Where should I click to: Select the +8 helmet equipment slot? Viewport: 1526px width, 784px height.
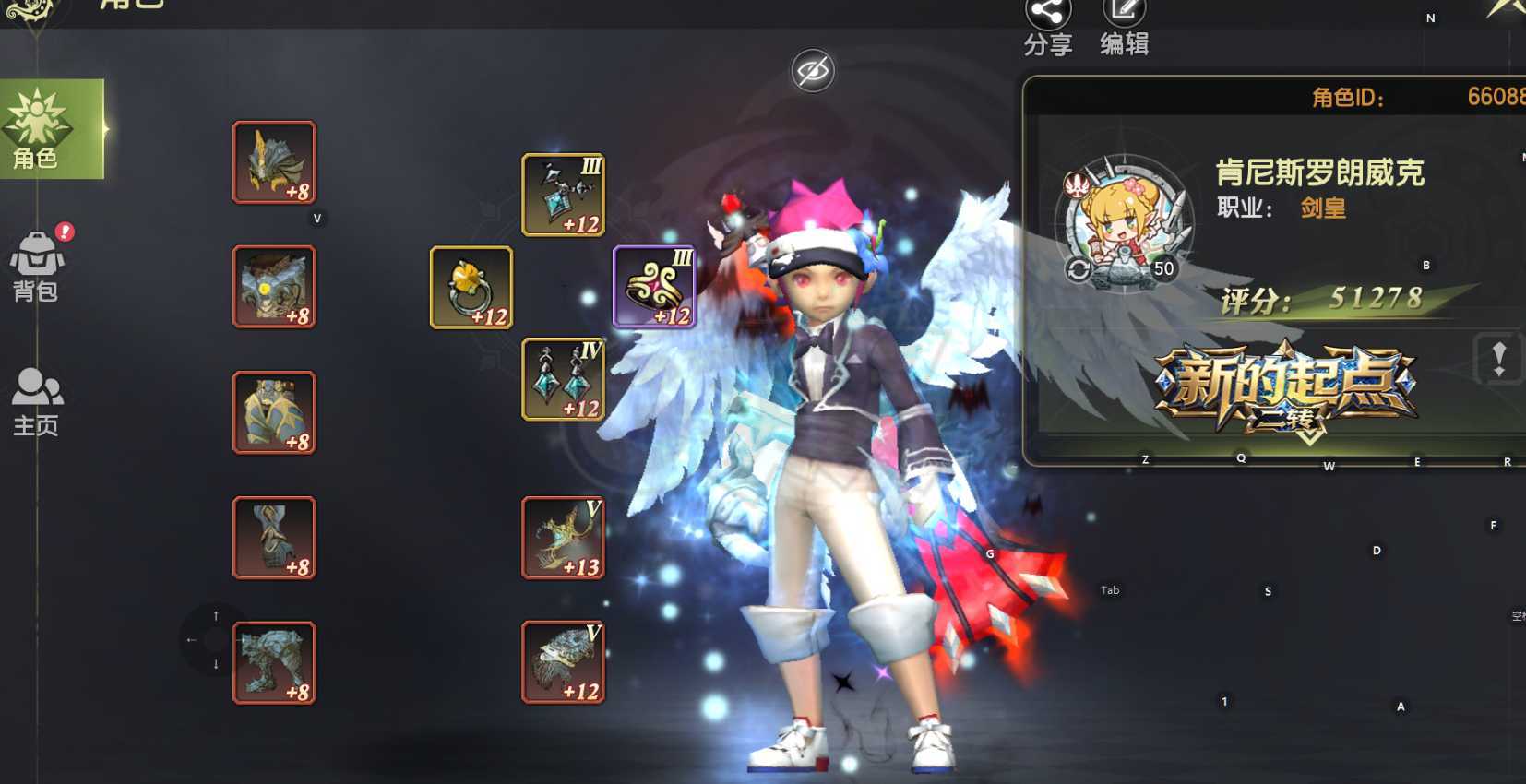click(x=274, y=162)
